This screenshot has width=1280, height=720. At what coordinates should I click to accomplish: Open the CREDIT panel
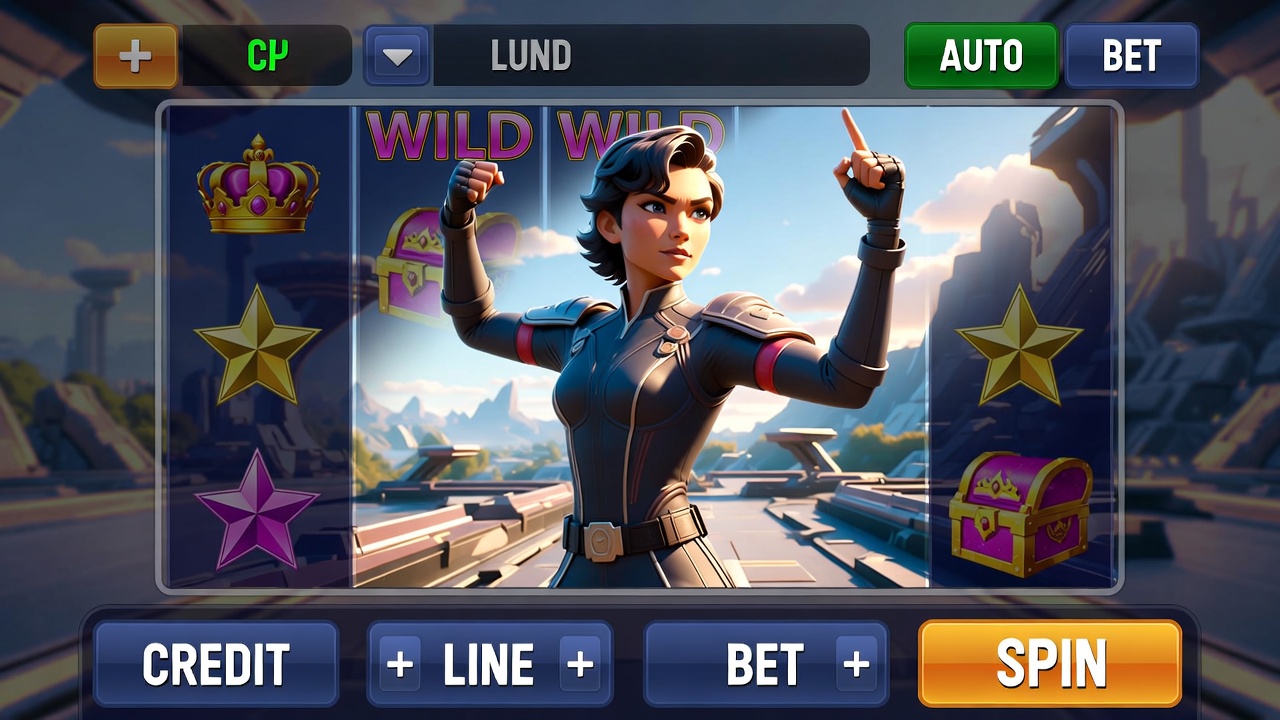(216, 664)
